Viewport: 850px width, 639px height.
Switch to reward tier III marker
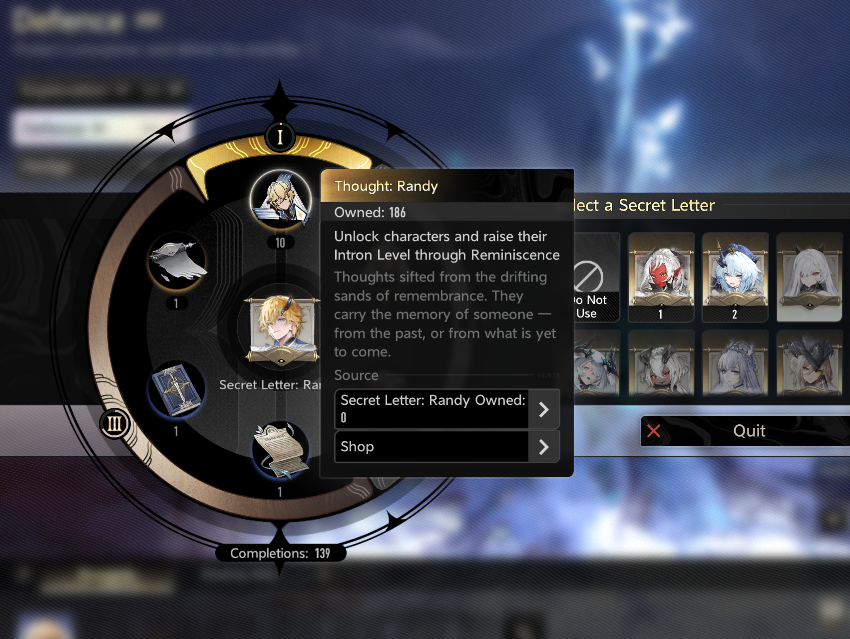coord(114,424)
